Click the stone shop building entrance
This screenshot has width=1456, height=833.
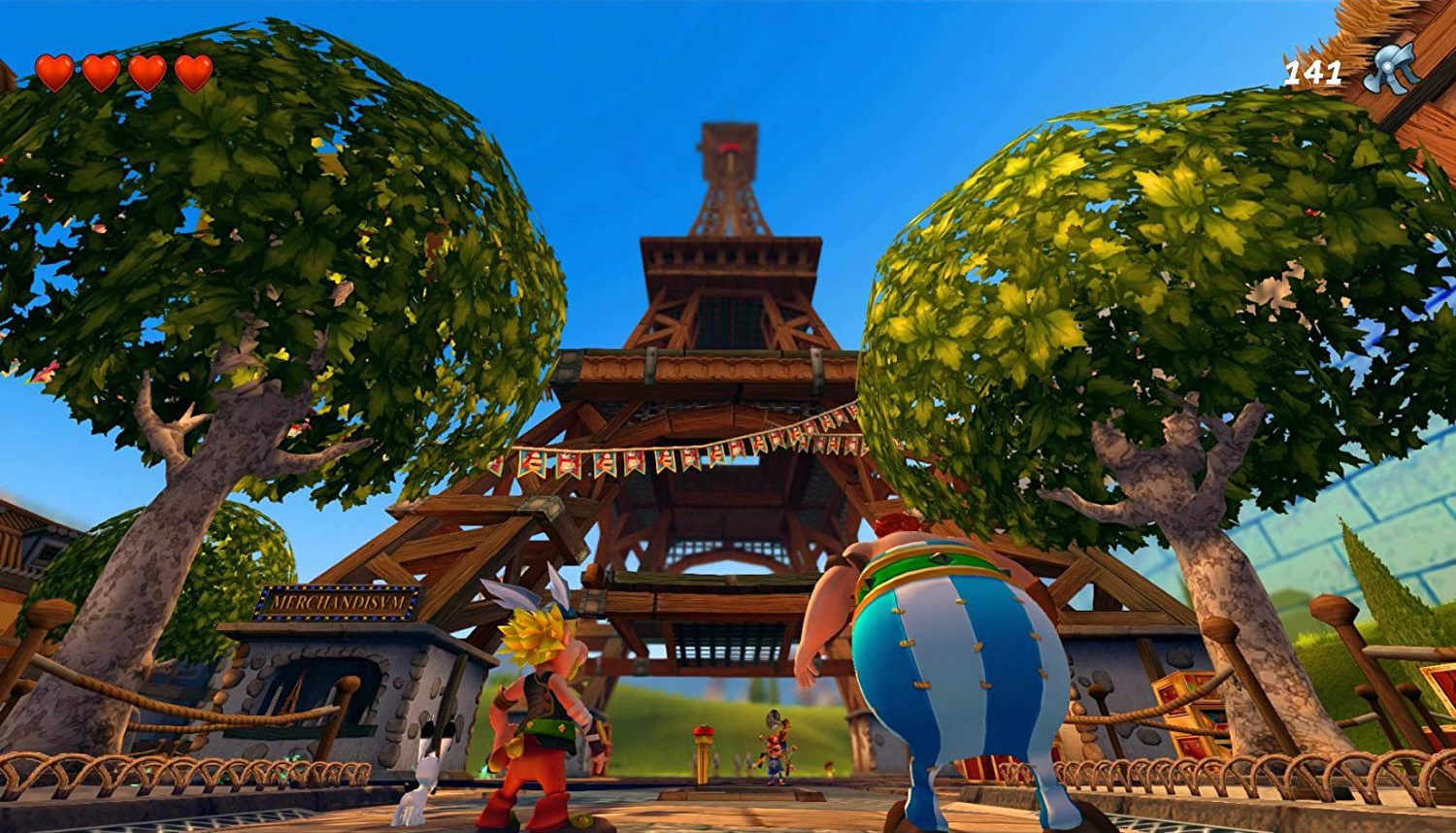tap(330, 689)
